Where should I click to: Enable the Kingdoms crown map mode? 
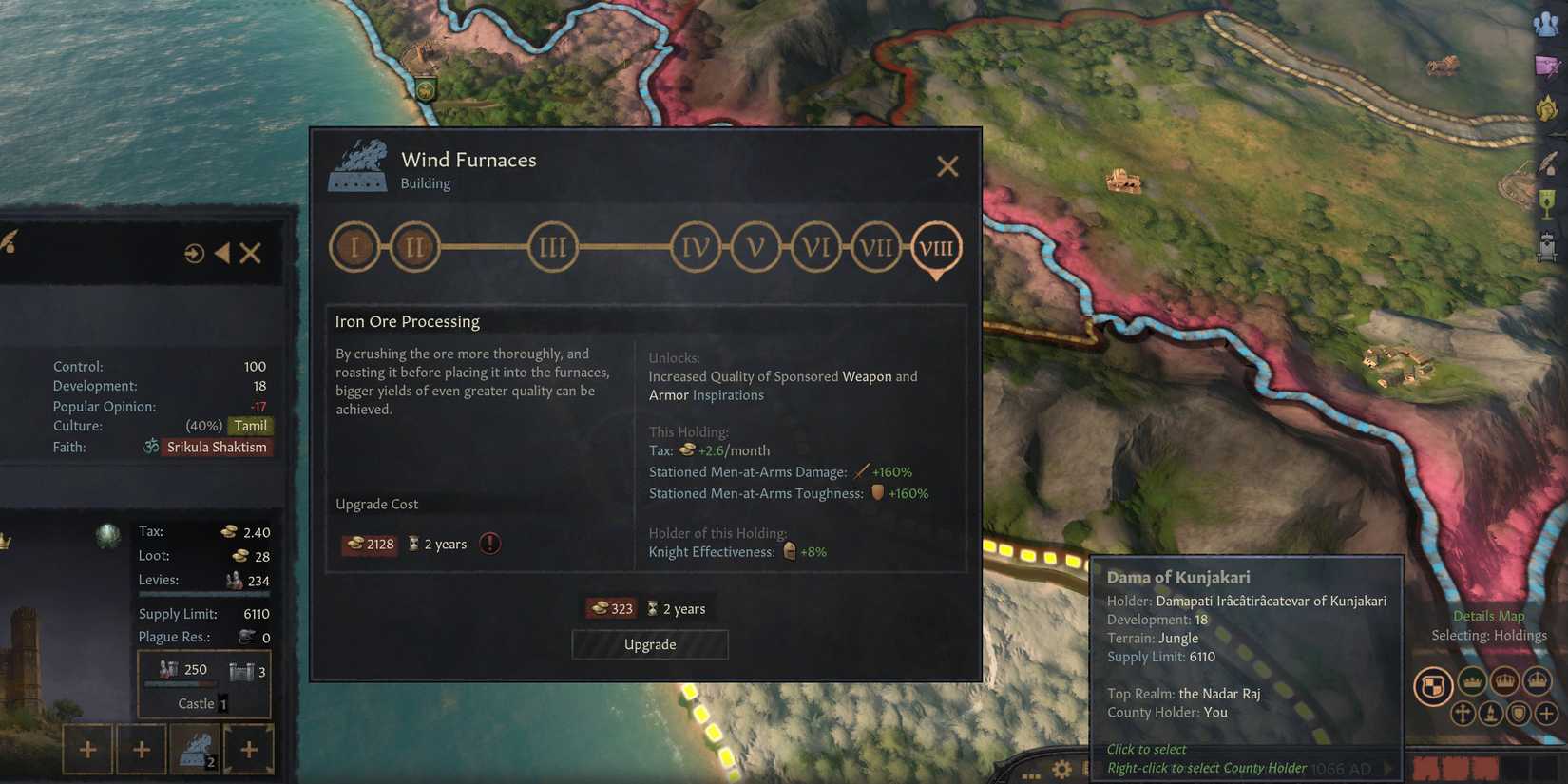tap(1504, 681)
